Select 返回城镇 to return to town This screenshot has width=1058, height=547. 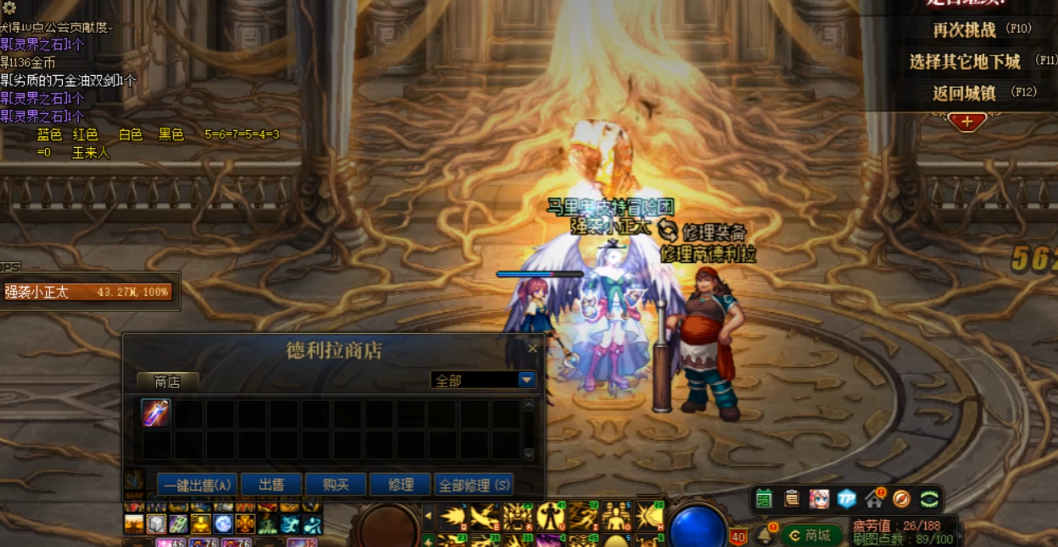[965, 92]
